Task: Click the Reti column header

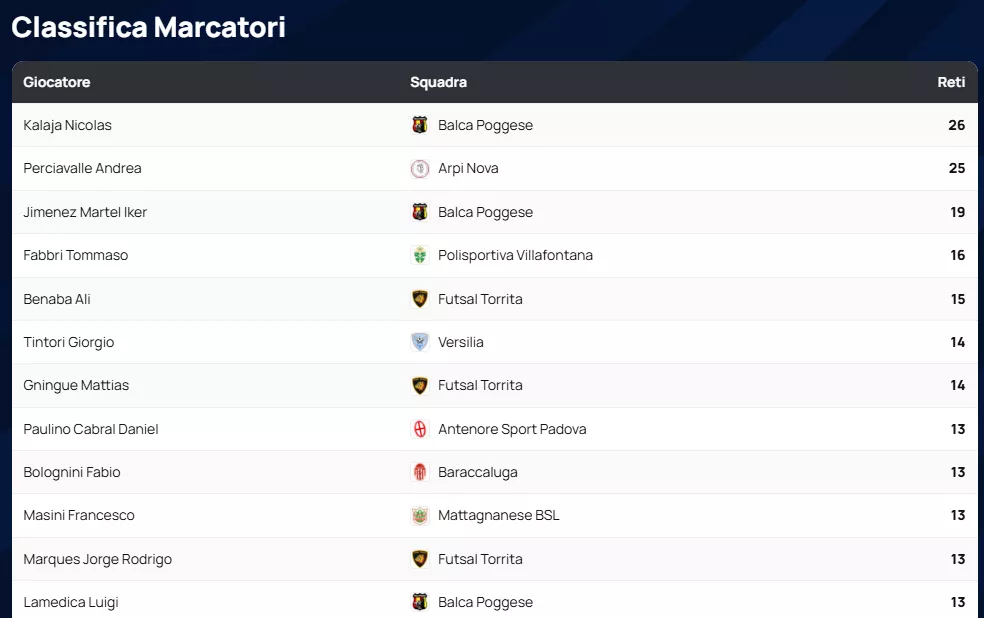Action: coord(951,82)
